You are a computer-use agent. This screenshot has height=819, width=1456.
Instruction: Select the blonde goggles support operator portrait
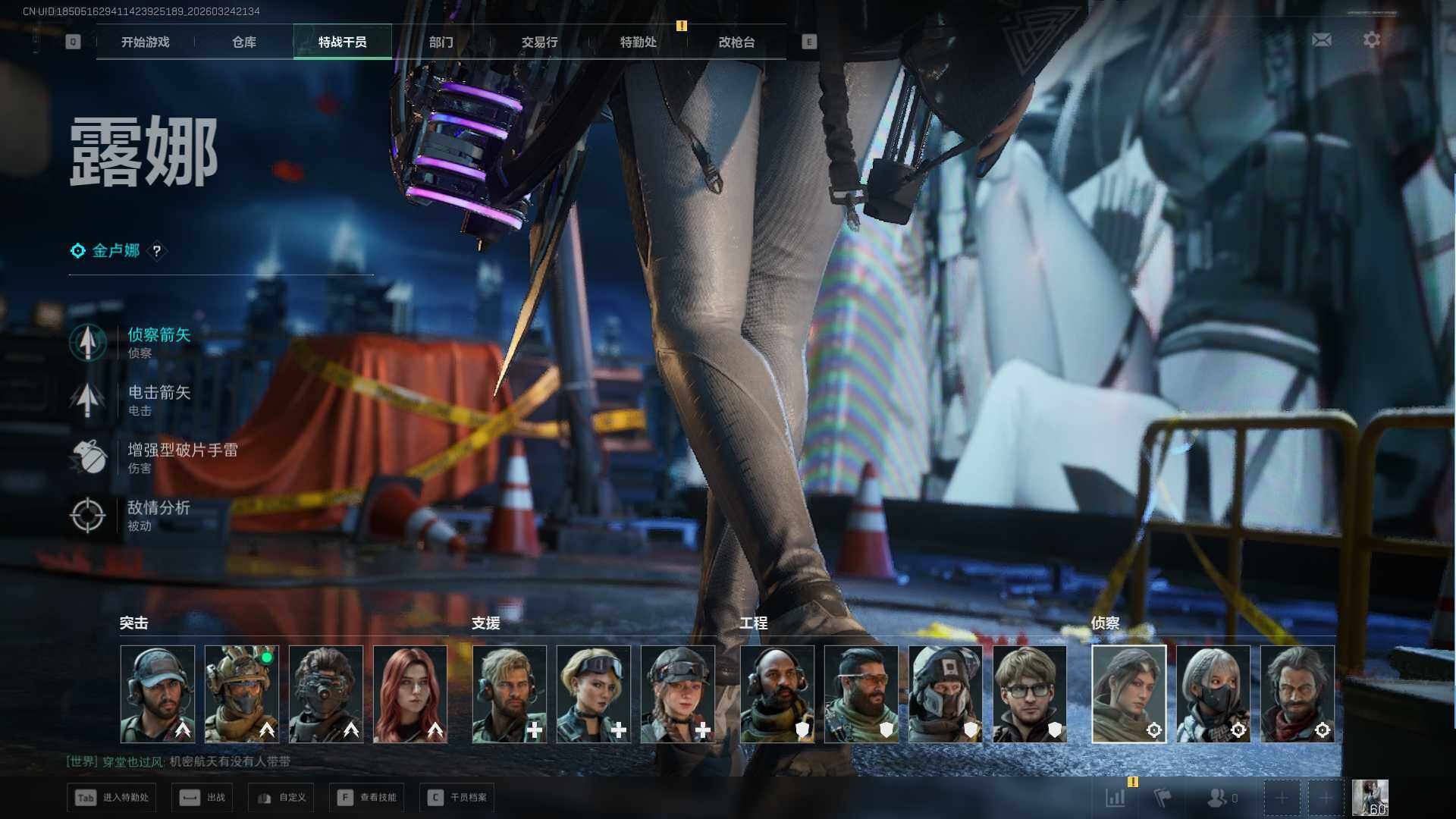594,694
